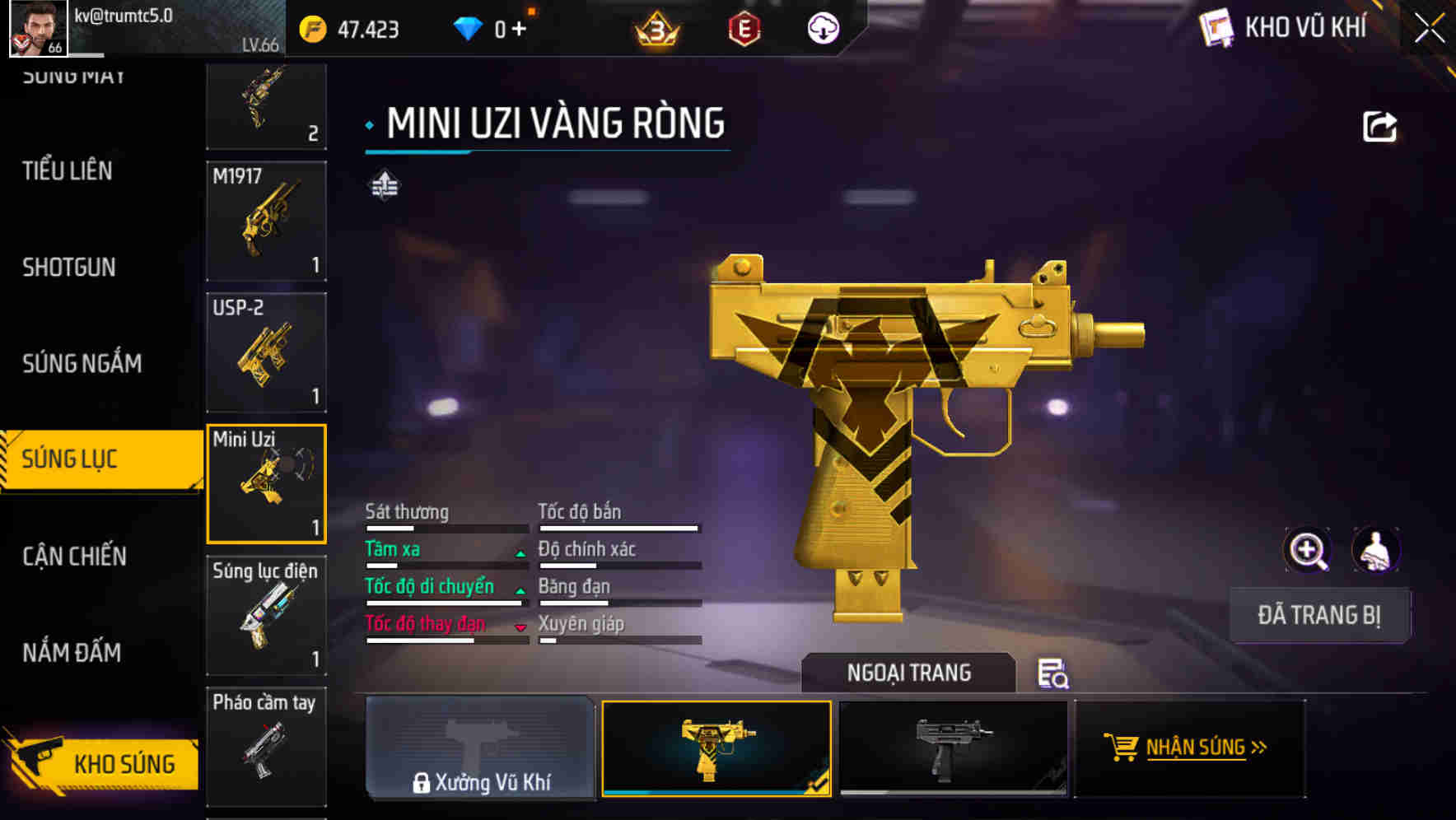Select the gray default Mini Uzi skin
This screenshot has width=1456, height=820.
tap(953, 749)
